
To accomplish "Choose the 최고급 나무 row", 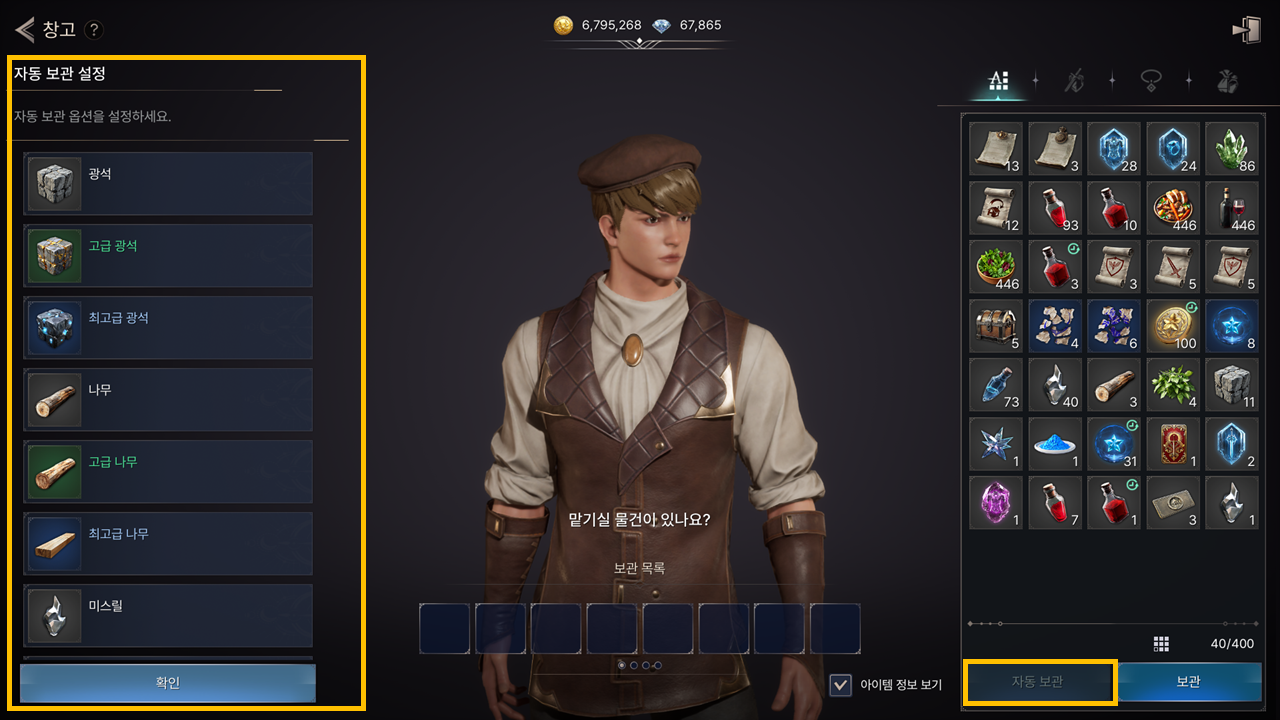I will [x=168, y=543].
